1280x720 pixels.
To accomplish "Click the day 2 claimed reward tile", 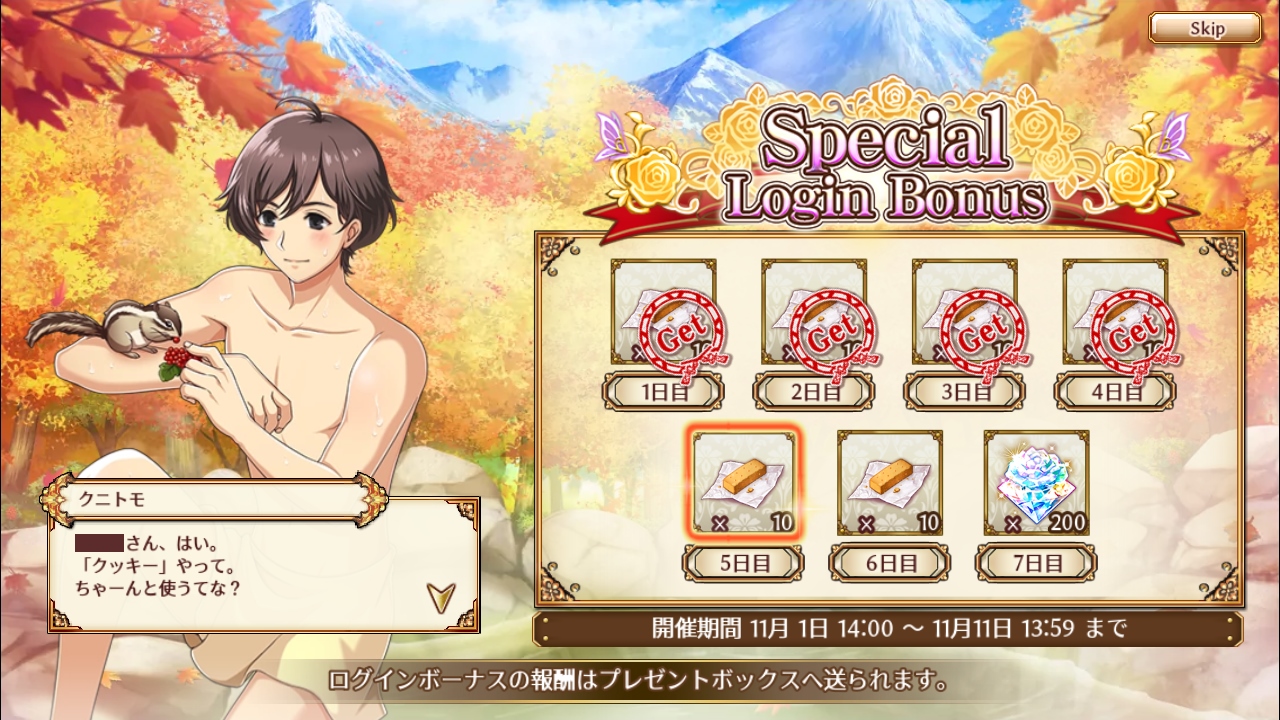I will (x=814, y=312).
